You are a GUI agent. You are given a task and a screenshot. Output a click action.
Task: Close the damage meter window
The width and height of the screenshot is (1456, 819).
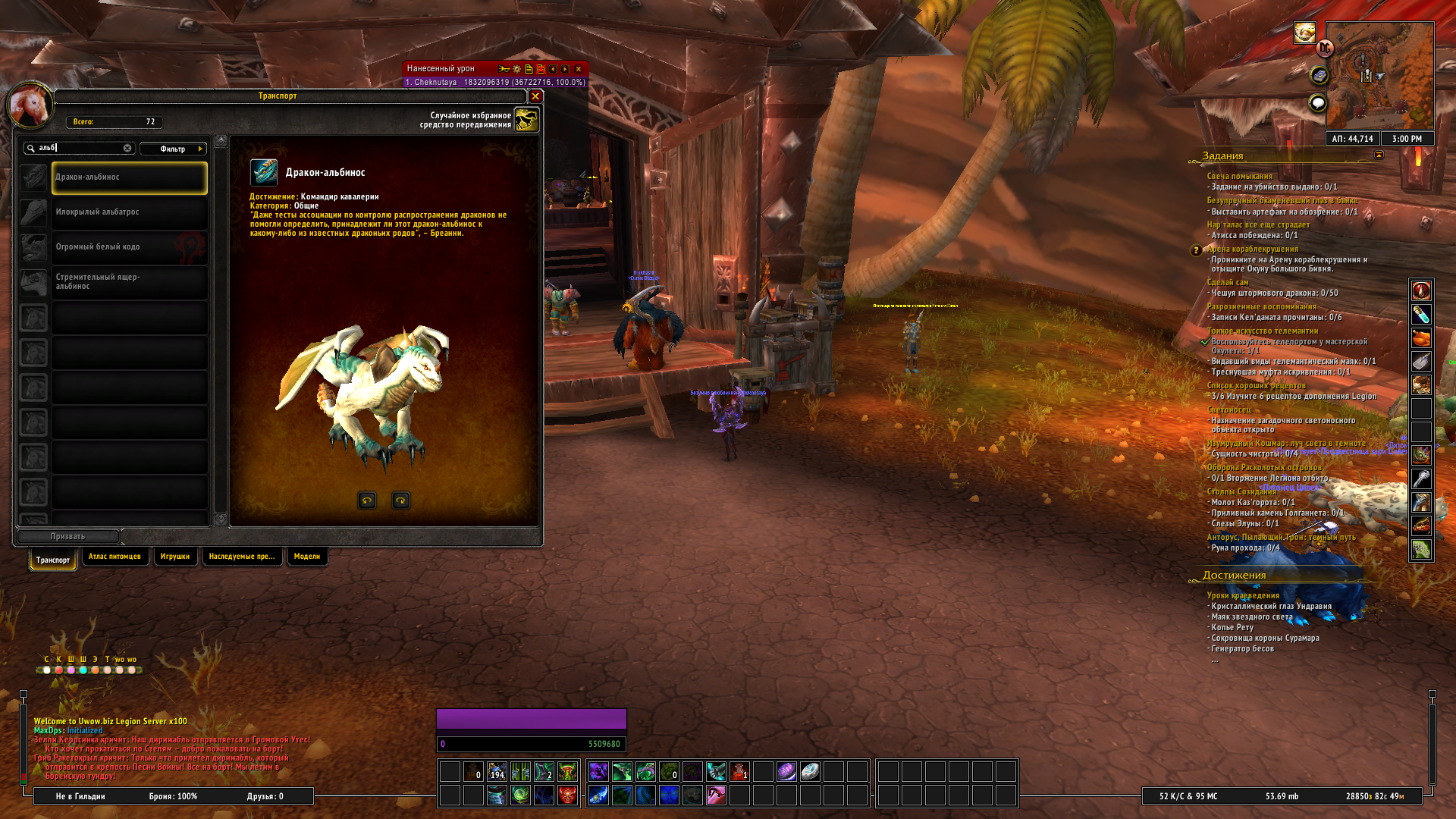pos(579,69)
